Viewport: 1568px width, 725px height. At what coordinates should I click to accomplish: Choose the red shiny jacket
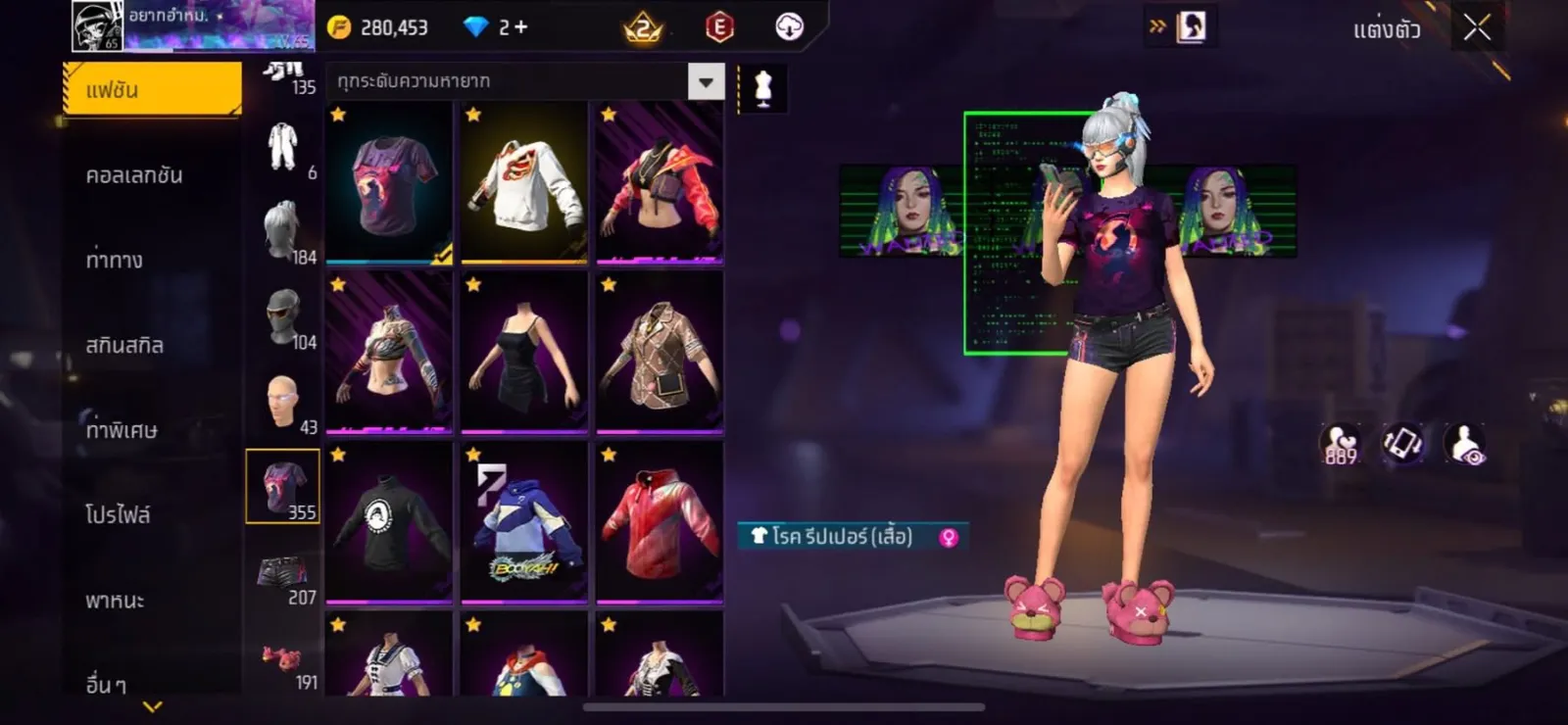pyautogui.click(x=660, y=522)
